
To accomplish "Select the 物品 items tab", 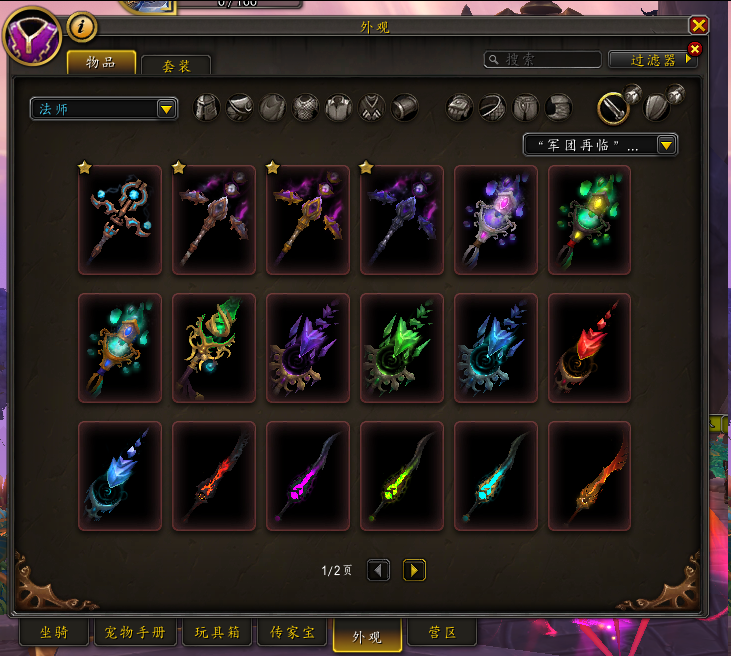I will pyautogui.click(x=100, y=63).
